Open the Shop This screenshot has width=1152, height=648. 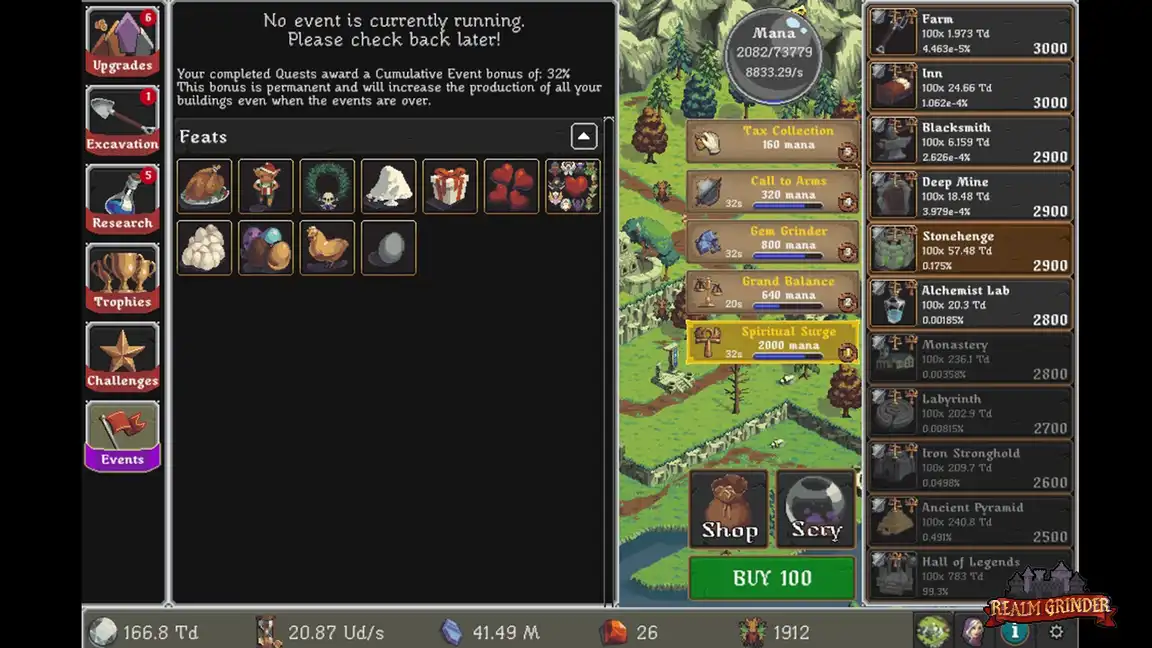729,509
